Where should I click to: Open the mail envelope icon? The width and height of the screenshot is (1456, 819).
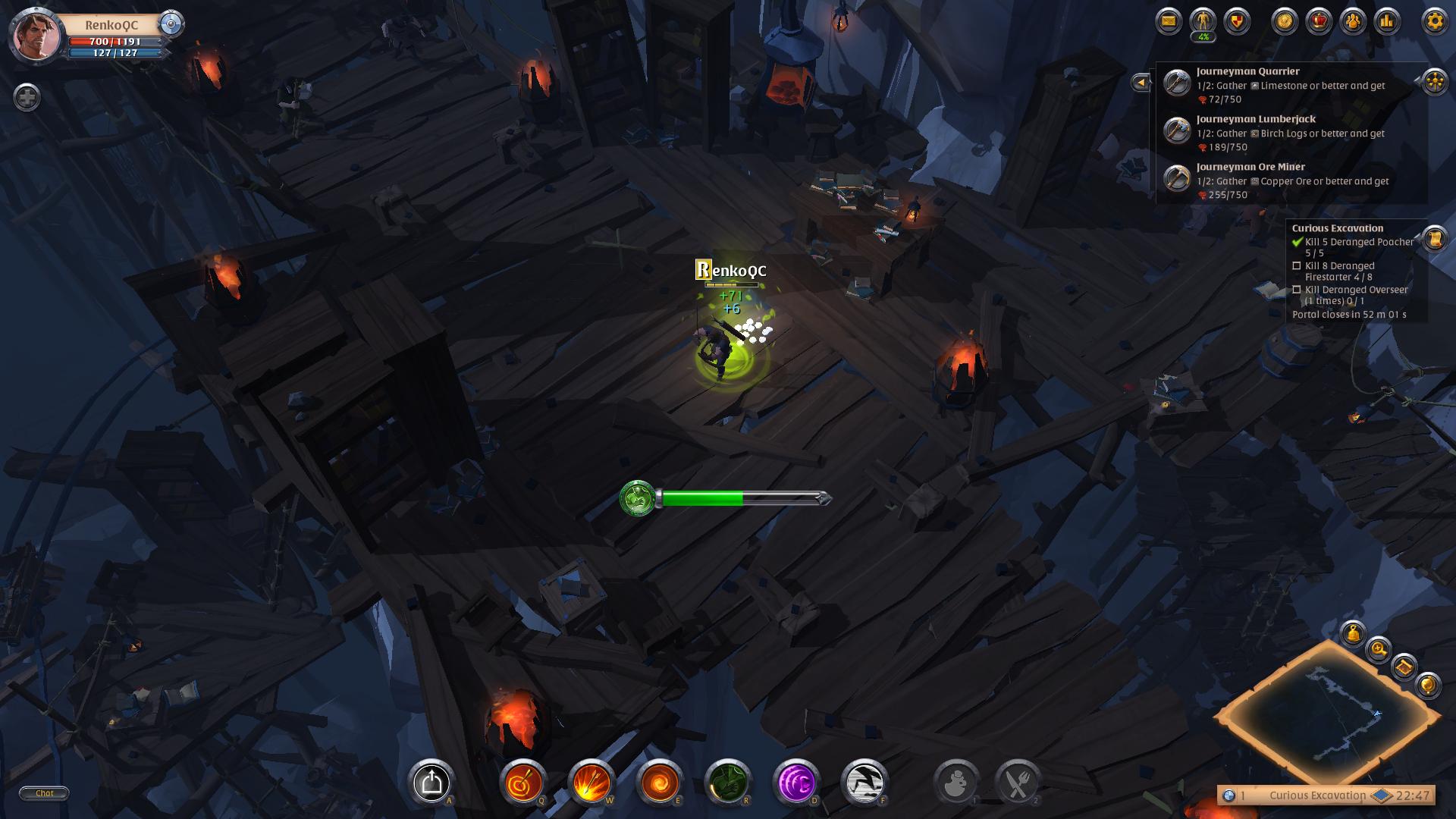coord(1169,21)
